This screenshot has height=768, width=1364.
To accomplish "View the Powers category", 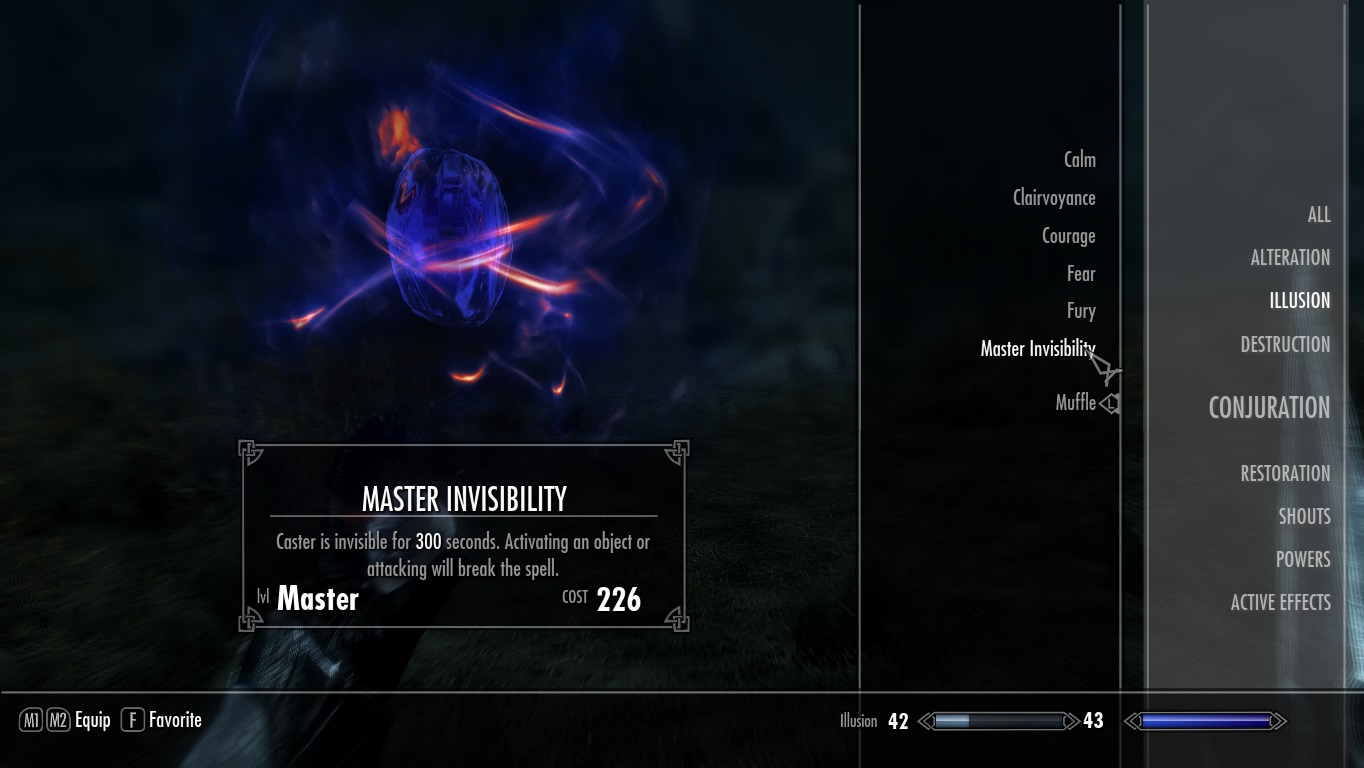I will pos(1302,560).
